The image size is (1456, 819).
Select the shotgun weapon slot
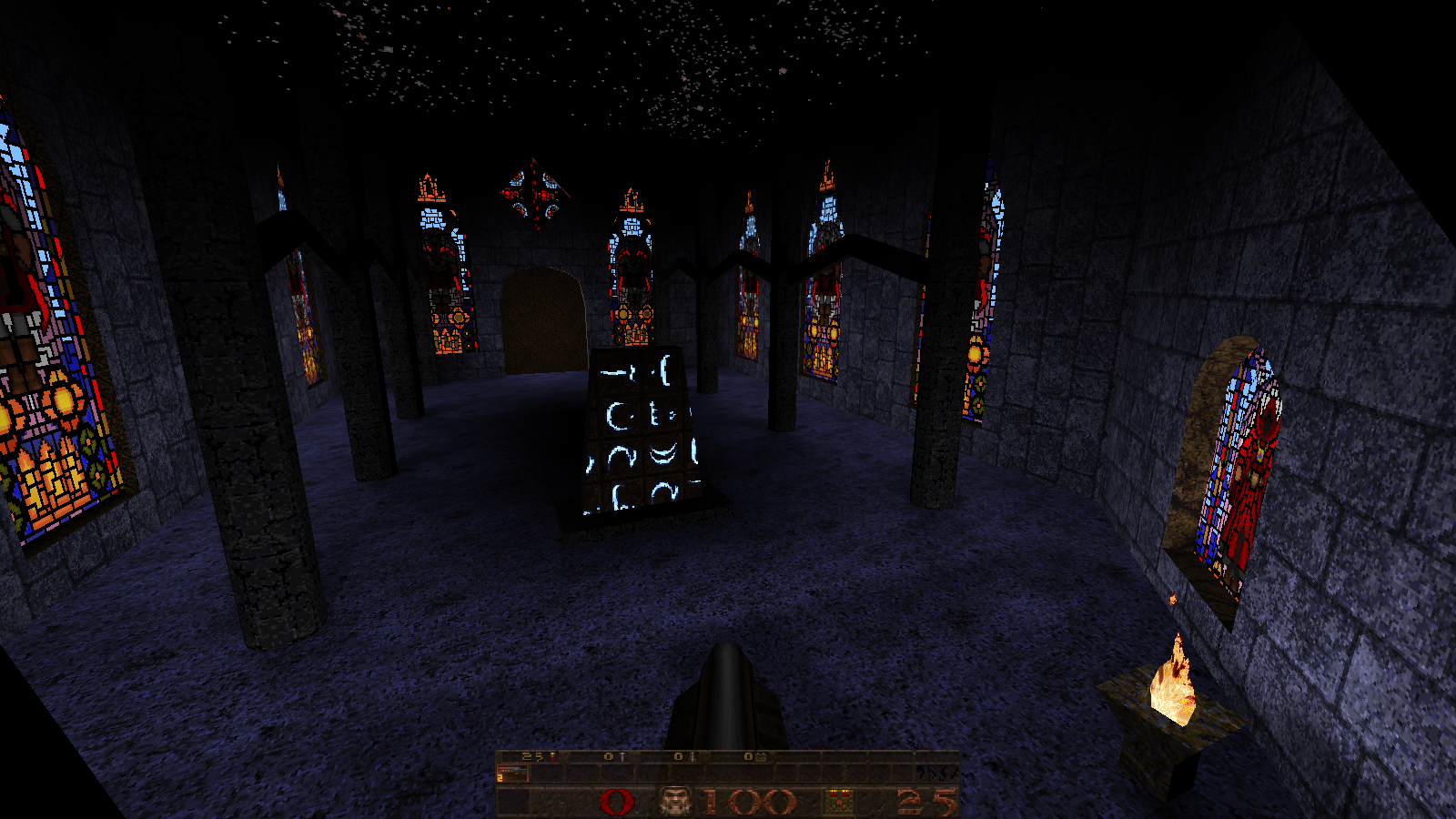coord(513,773)
